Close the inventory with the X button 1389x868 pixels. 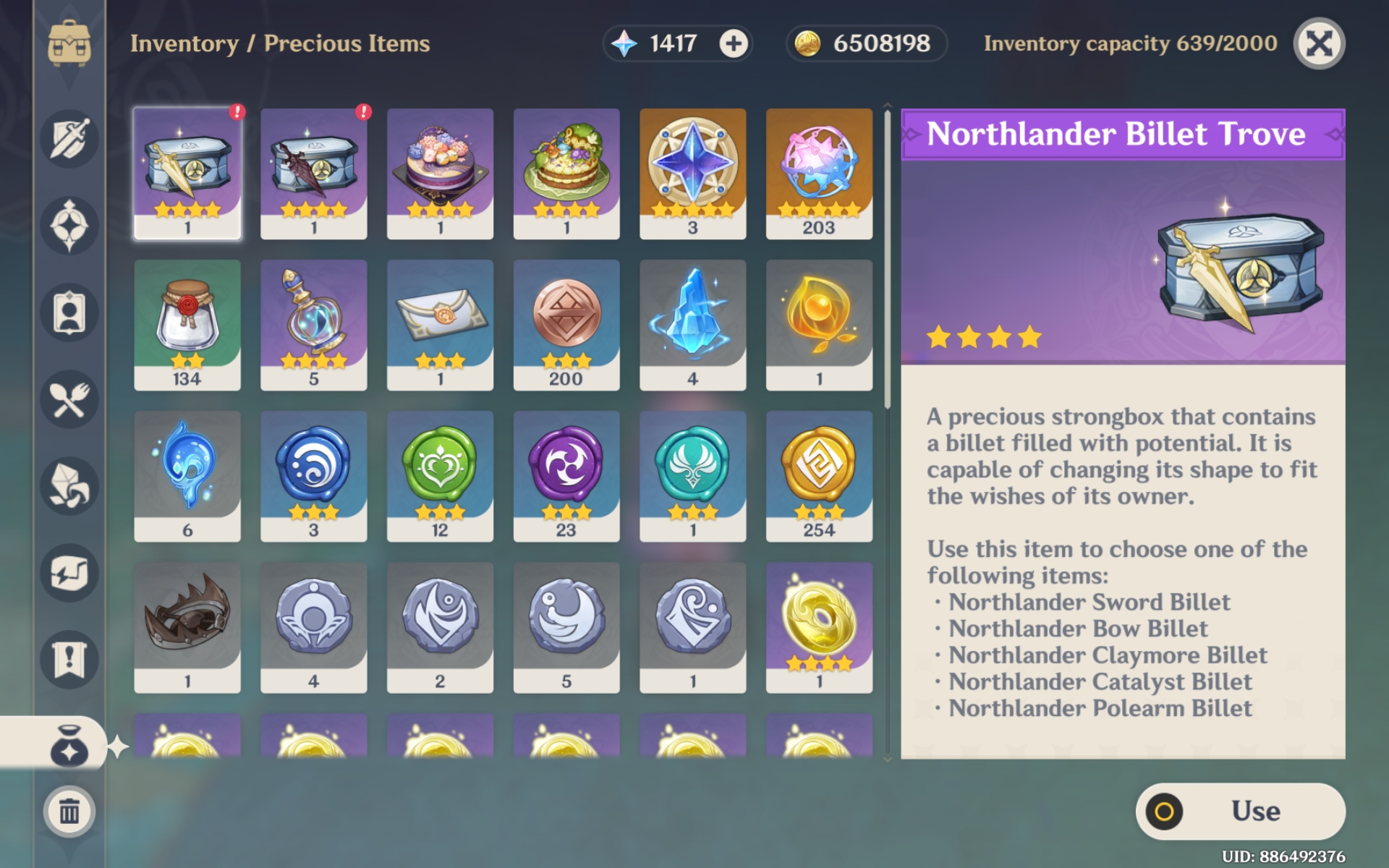(1320, 43)
